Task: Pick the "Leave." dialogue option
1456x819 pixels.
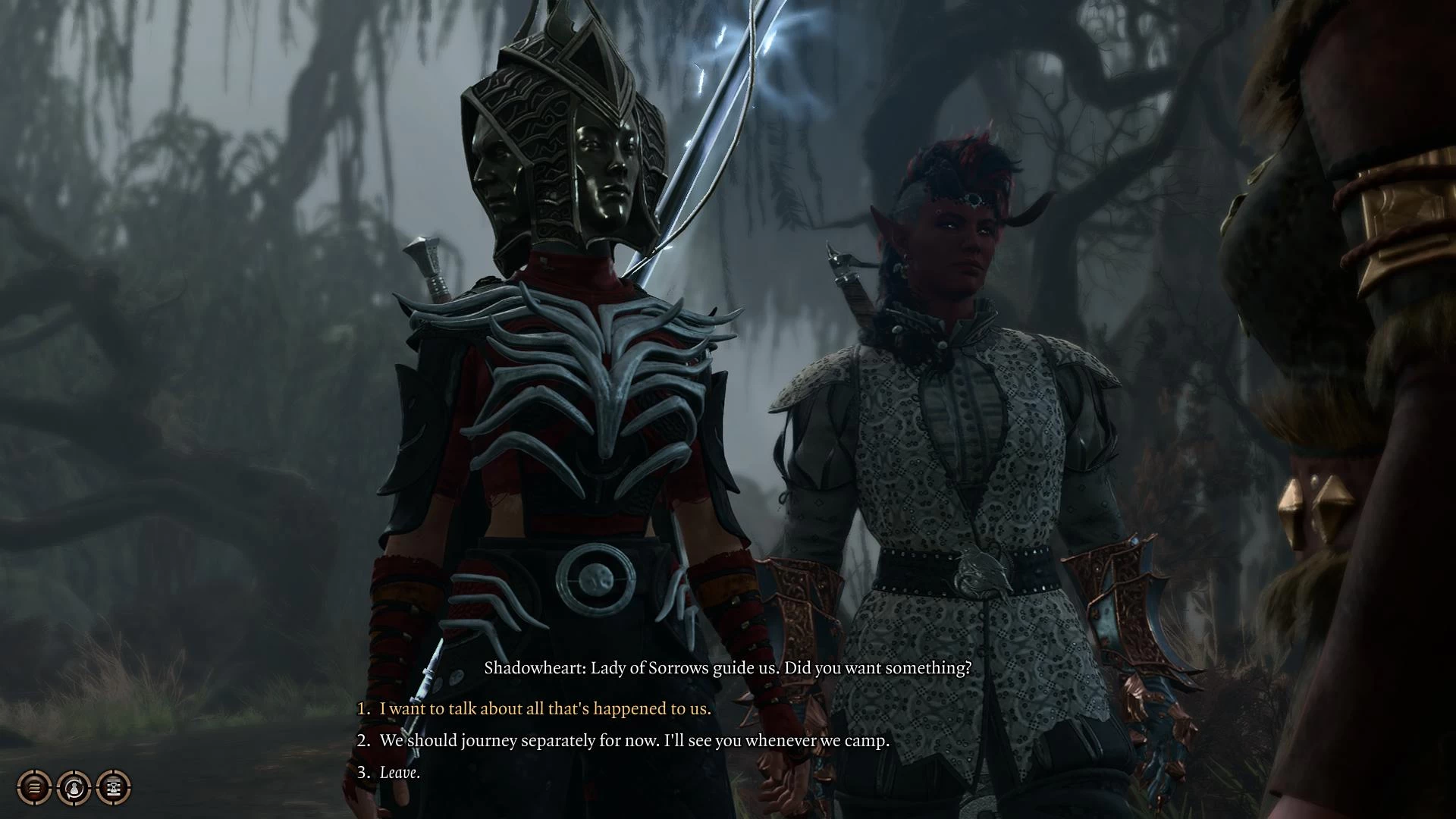Action: pyautogui.click(x=399, y=772)
